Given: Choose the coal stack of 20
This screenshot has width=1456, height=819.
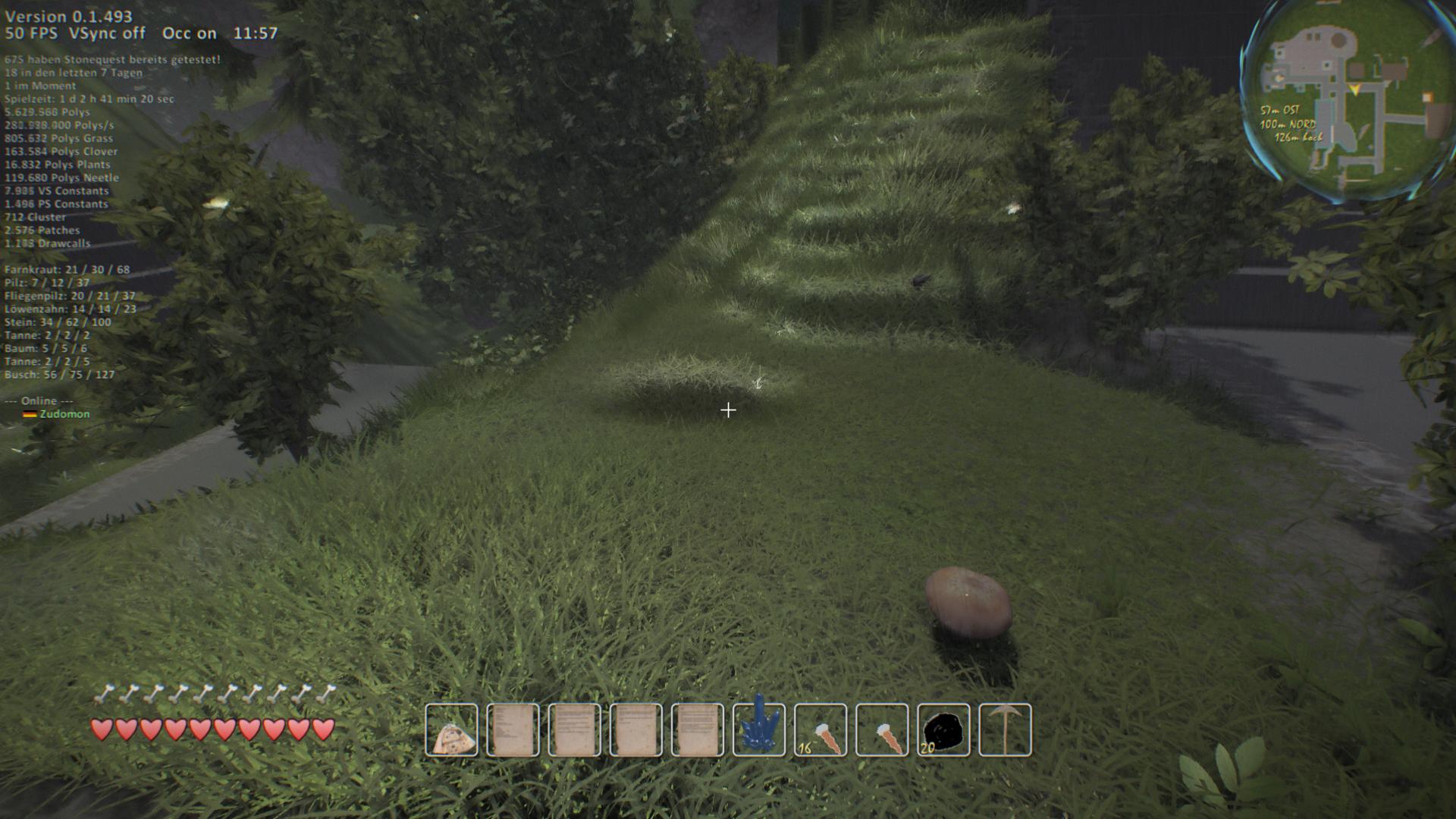Looking at the screenshot, I should click(943, 730).
